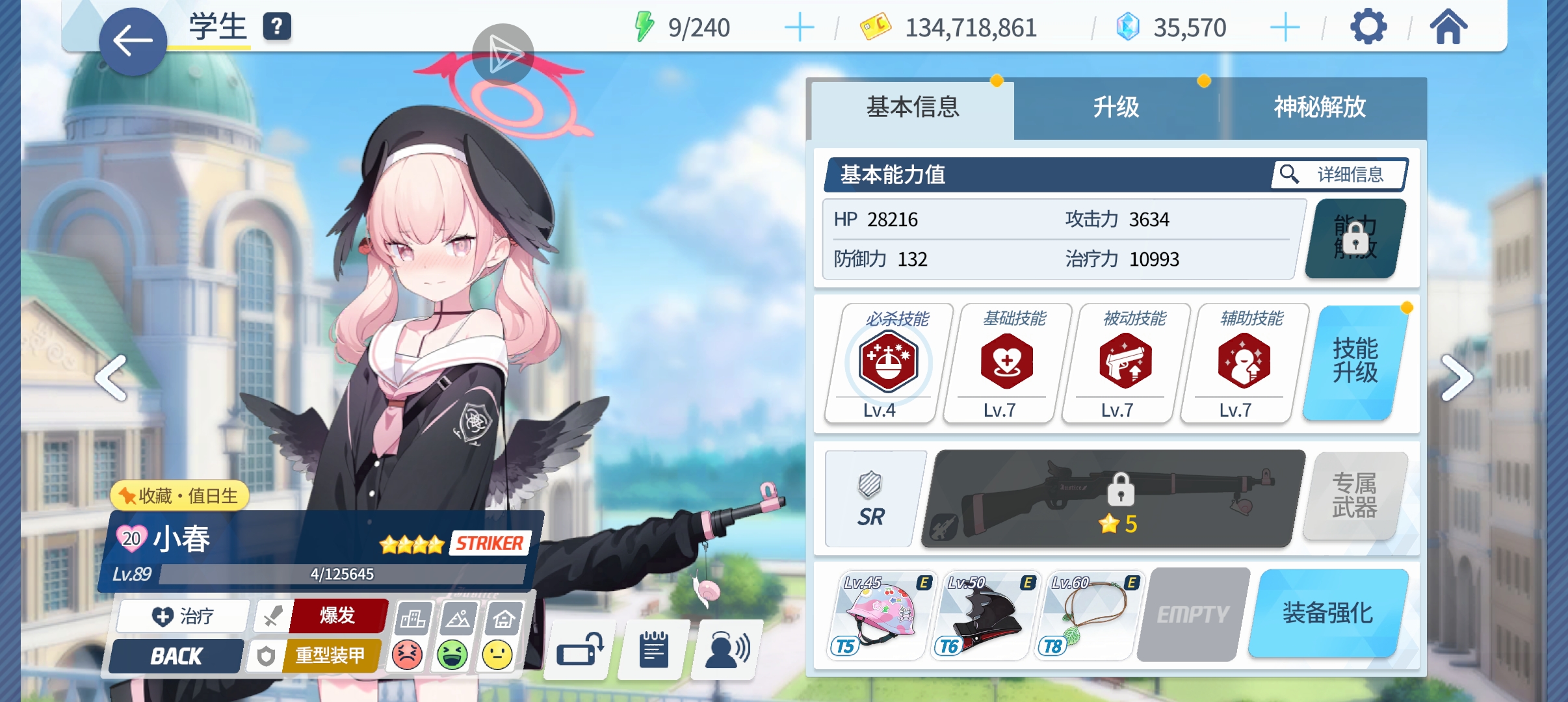Go to previous student via left arrow
The width and height of the screenshot is (1568, 702).
pos(111,377)
